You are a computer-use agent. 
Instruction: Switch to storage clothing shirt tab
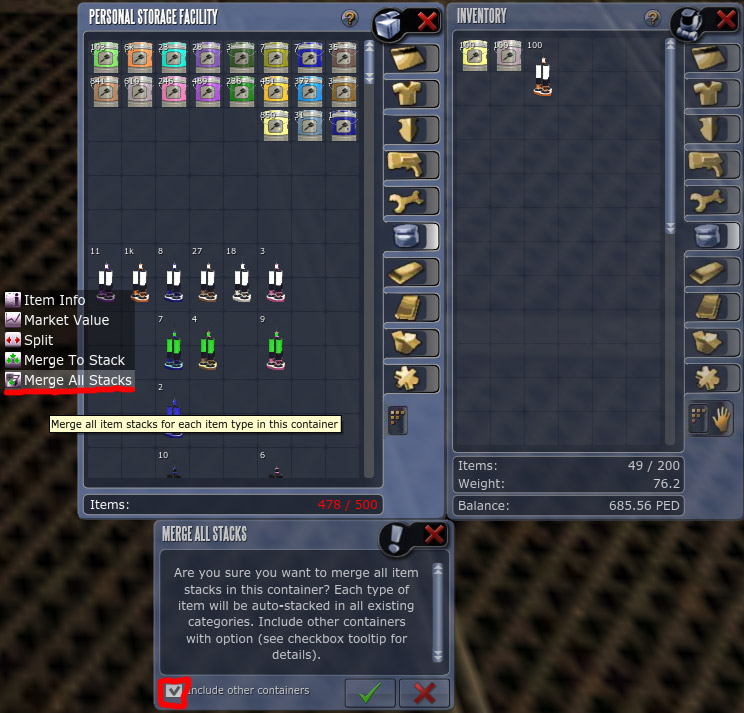(411, 93)
